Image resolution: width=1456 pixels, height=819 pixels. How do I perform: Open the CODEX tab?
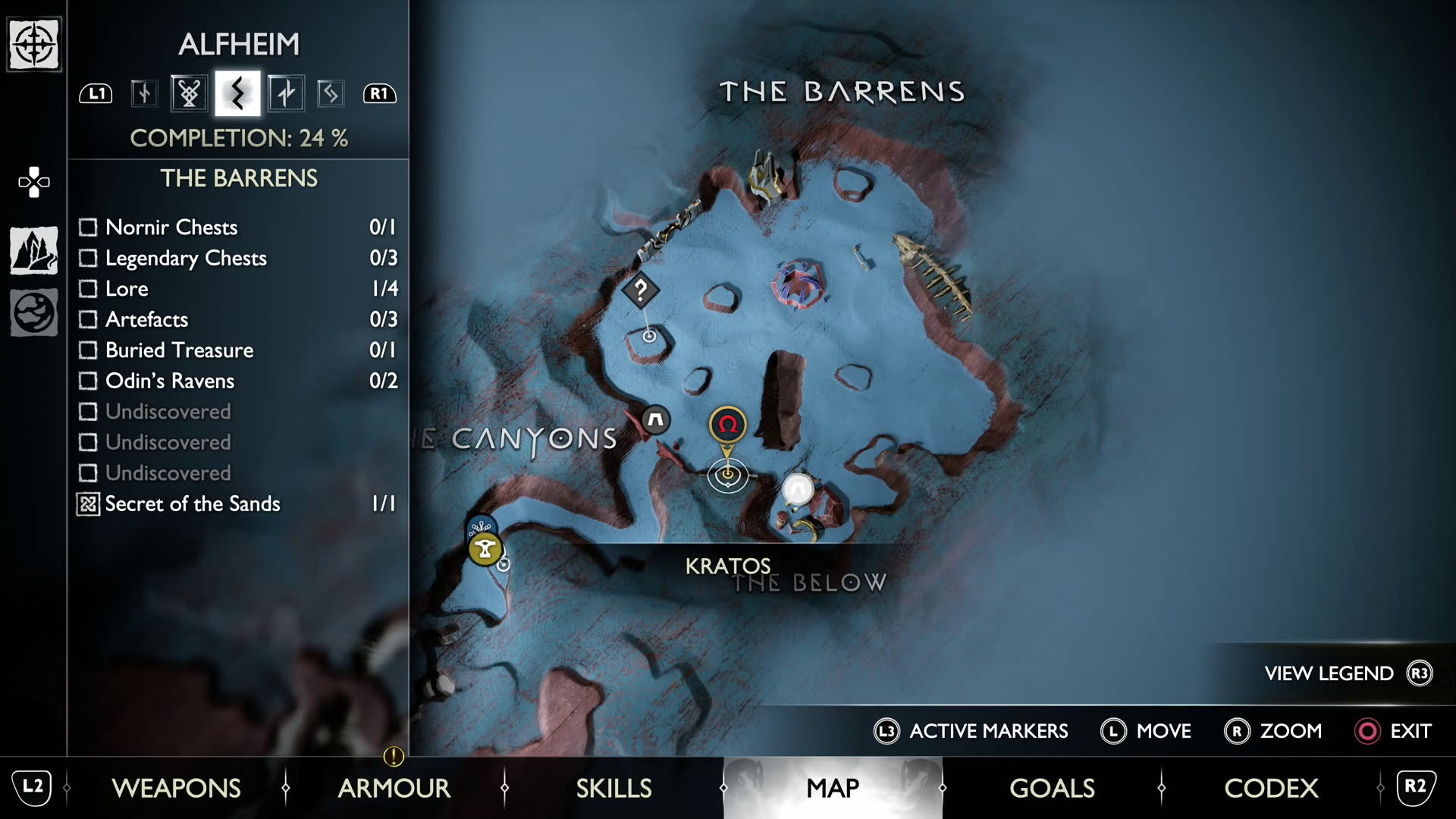pos(1270,789)
